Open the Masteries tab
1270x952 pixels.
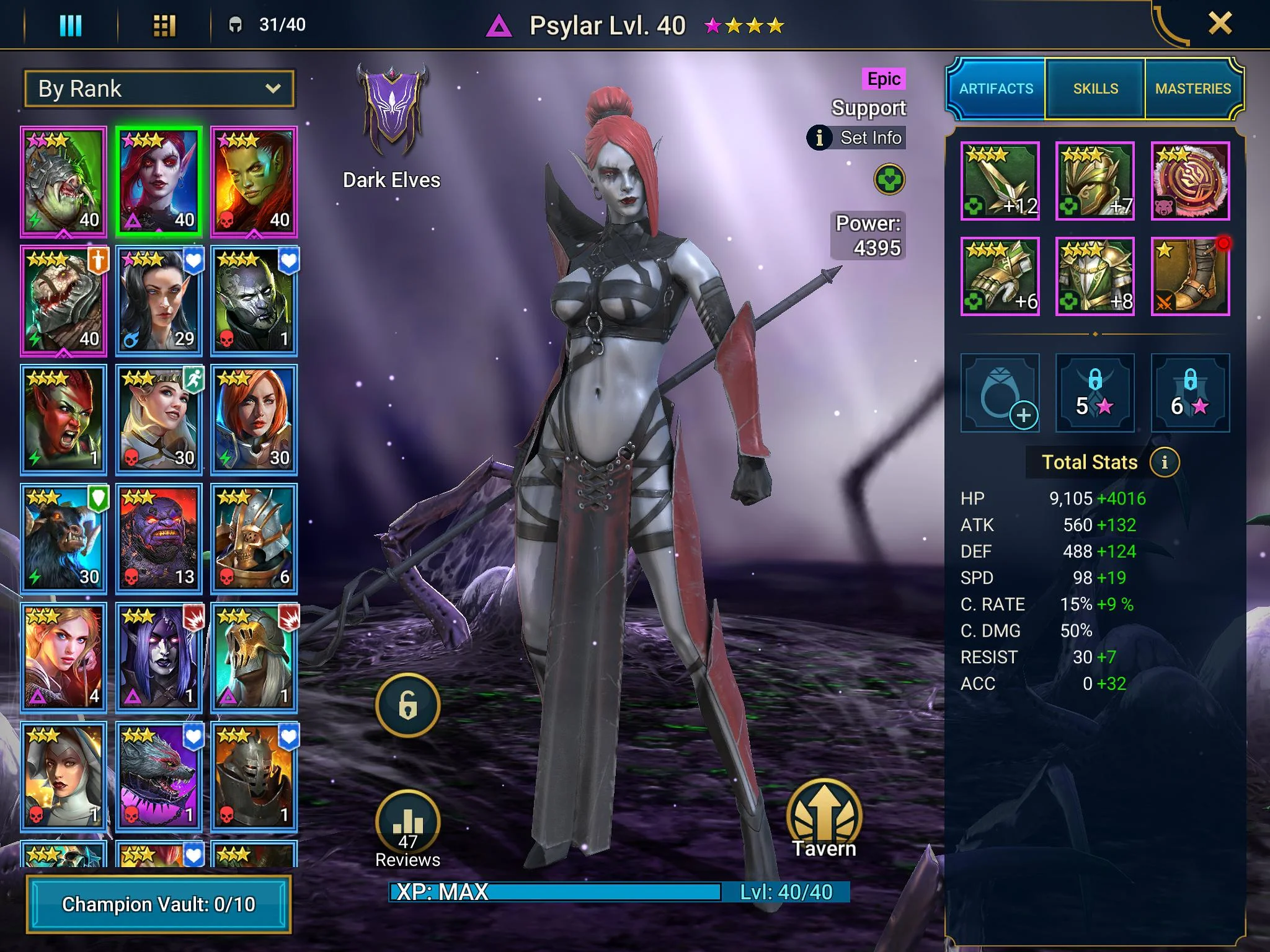point(1192,89)
